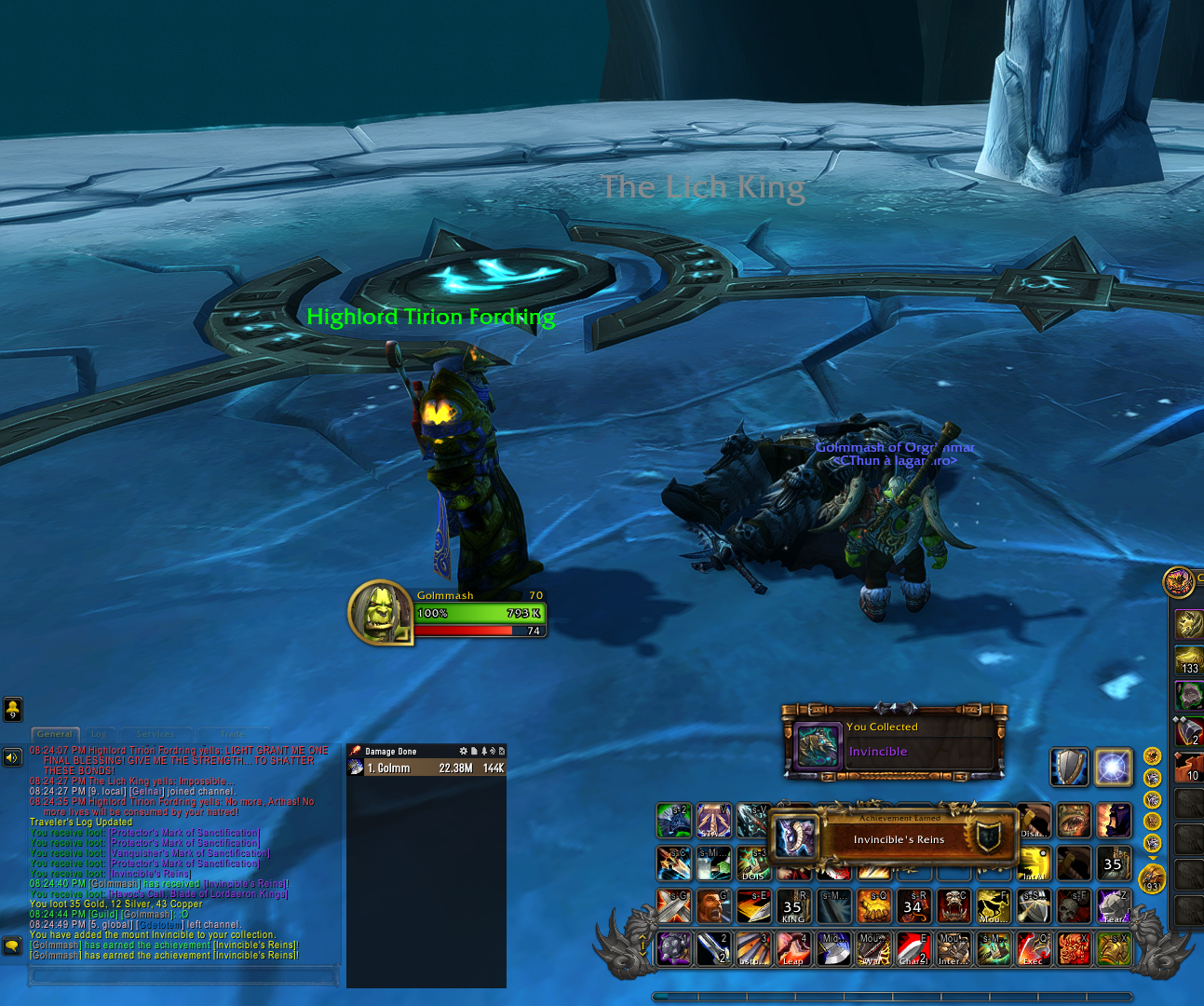Open the Log chat tab
The image size is (1204, 1006).
pyautogui.click(x=99, y=734)
